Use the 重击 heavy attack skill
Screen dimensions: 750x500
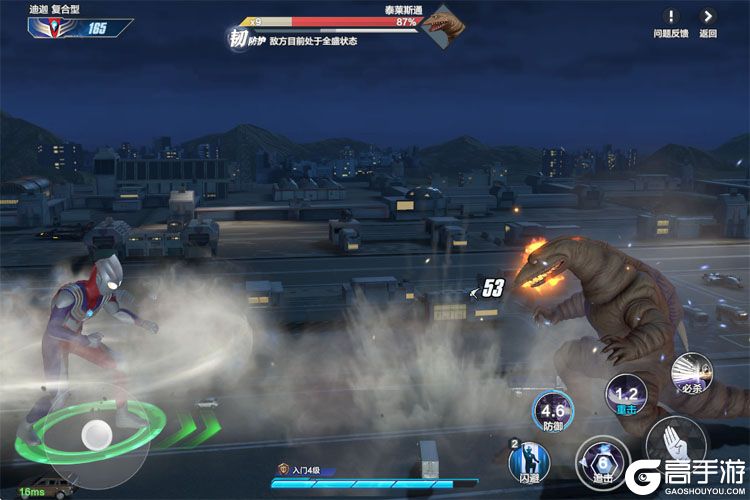coord(626,396)
